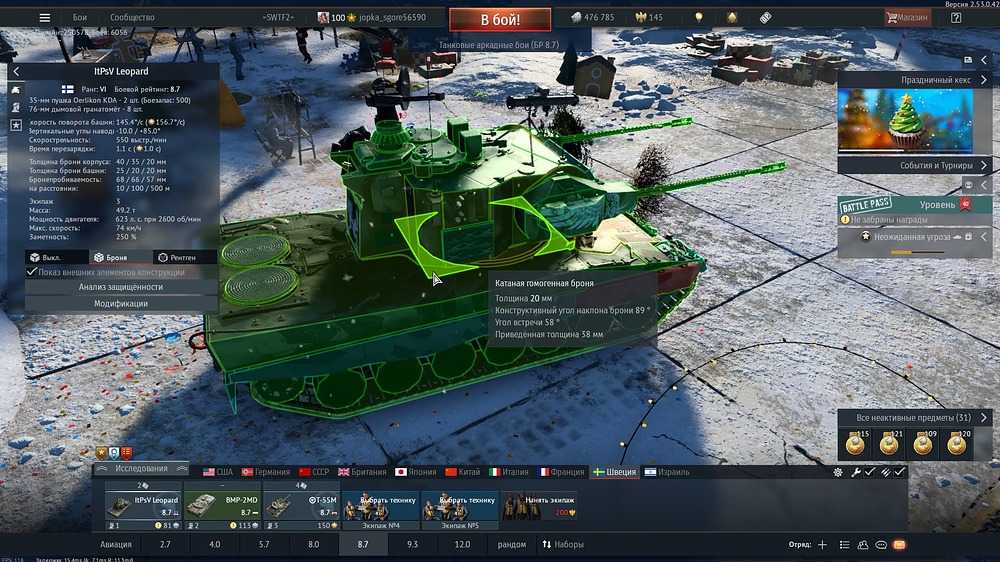Open Все неактивные предметы items list

[x=913, y=417]
